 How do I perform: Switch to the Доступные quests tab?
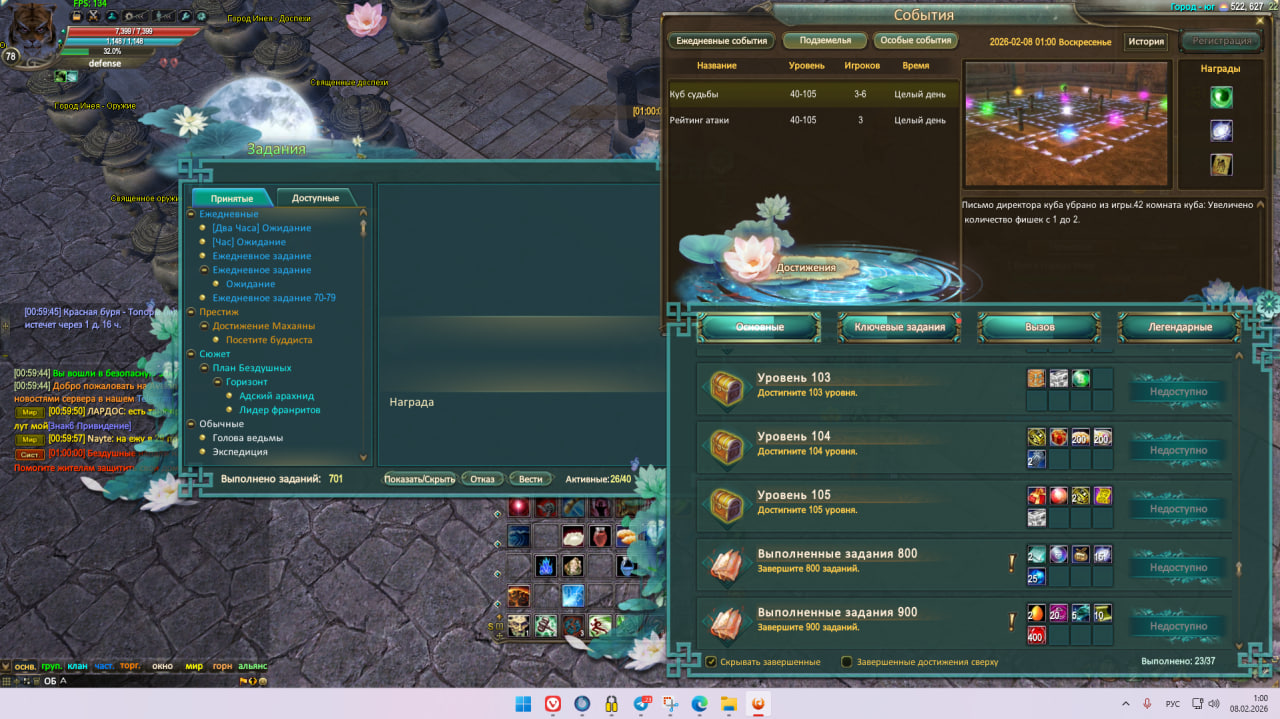(315, 198)
